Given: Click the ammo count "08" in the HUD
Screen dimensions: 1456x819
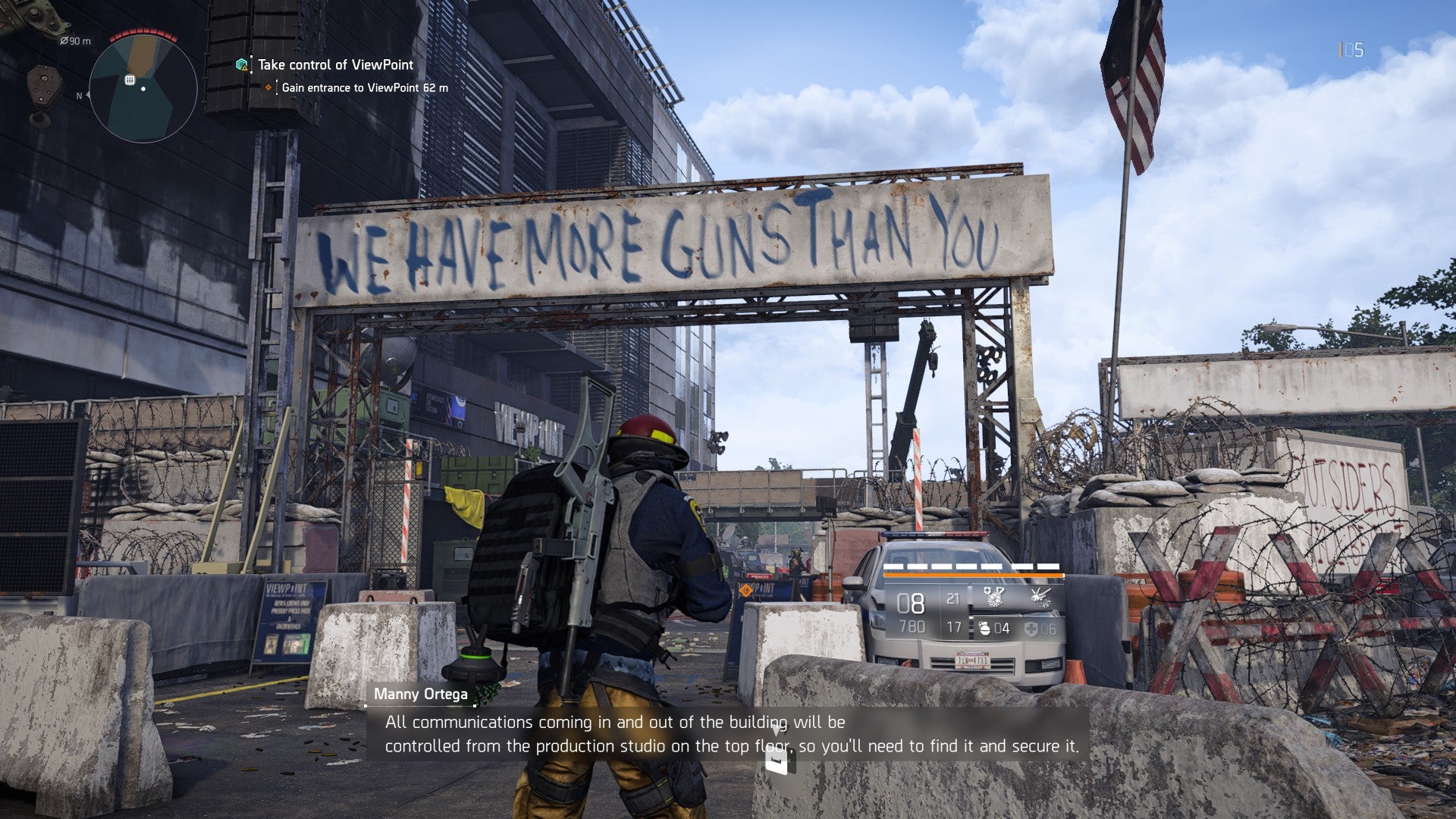Looking at the screenshot, I should pos(911,604).
